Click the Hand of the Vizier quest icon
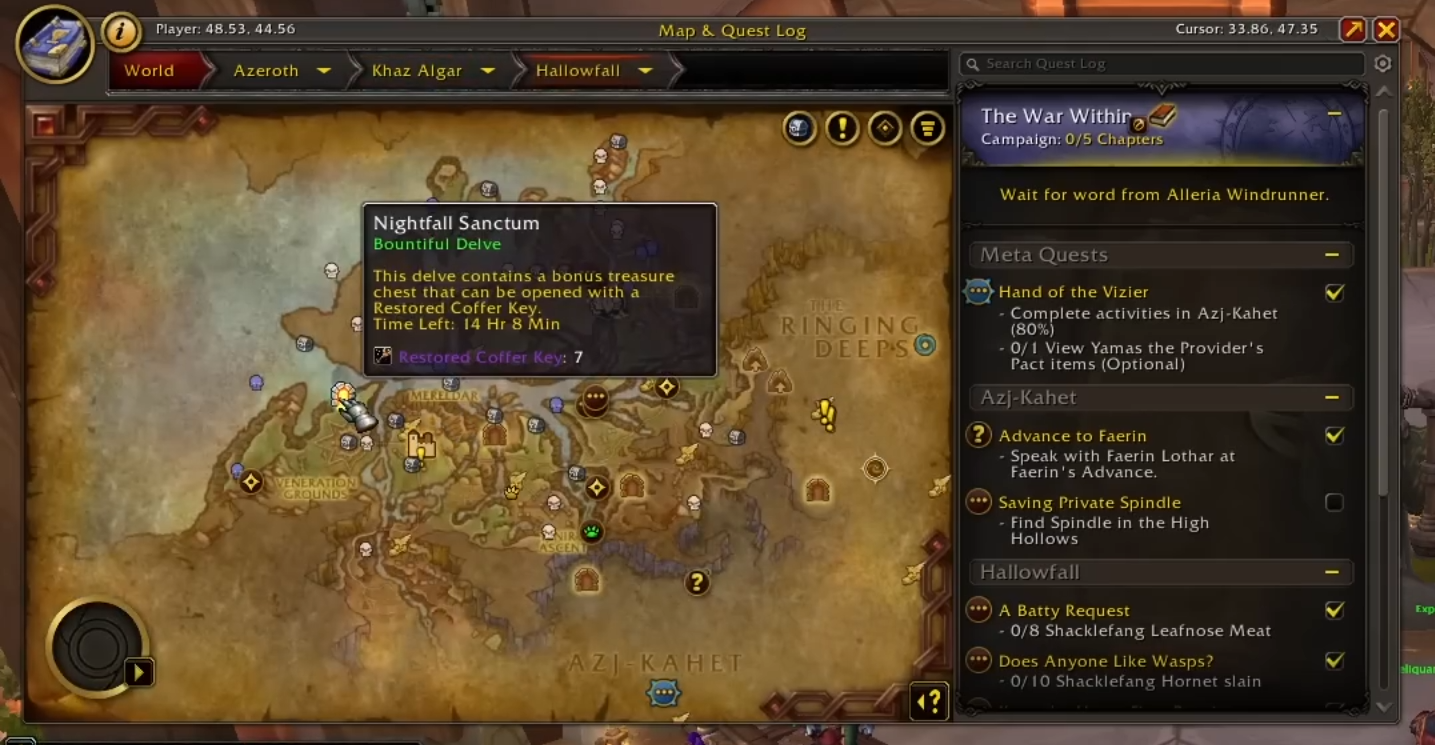Screen dimensions: 1435x745 tap(978, 292)
